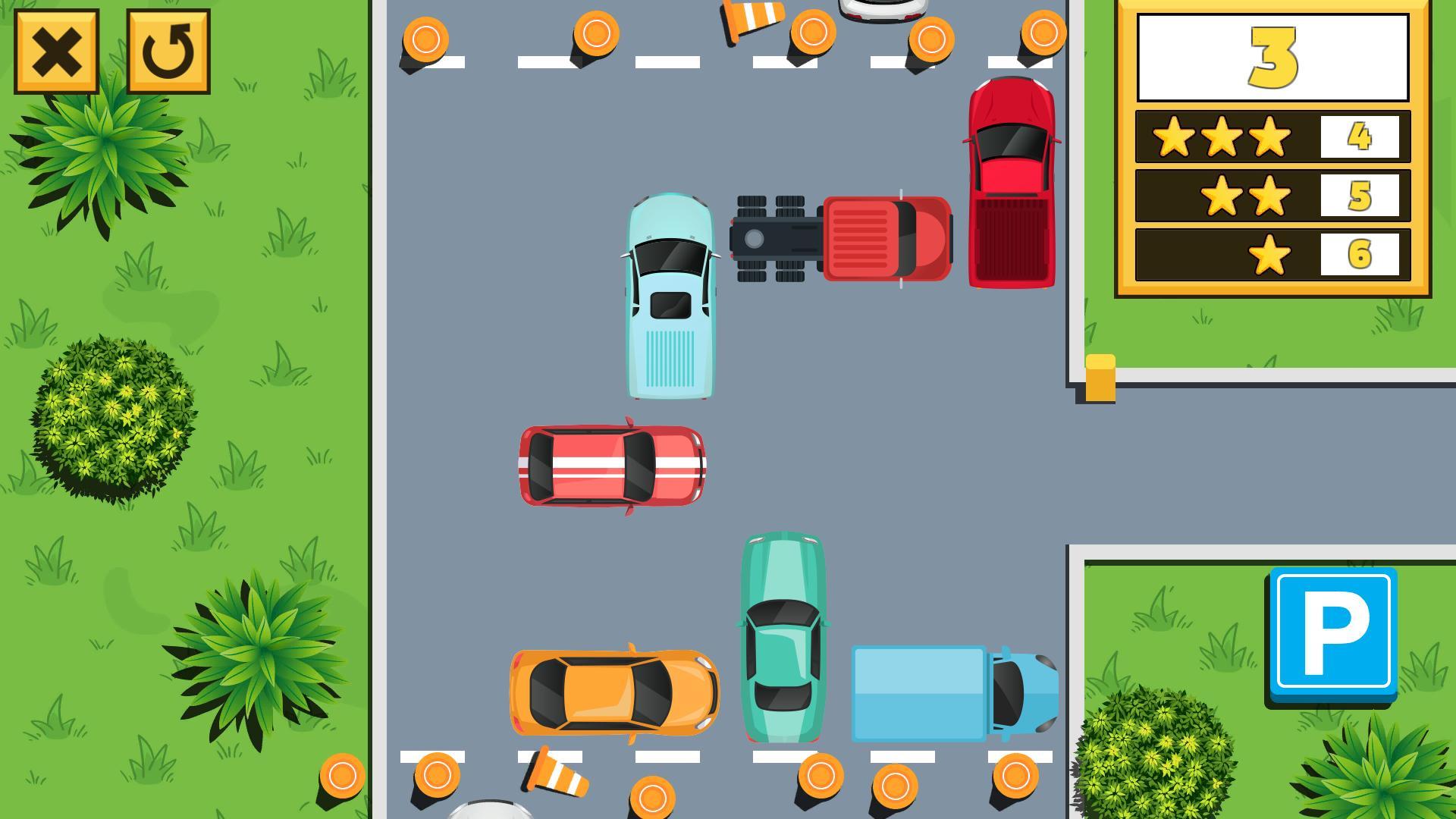
Task: Click the orange traffic cone at the top
Action: tap(751, 23)
